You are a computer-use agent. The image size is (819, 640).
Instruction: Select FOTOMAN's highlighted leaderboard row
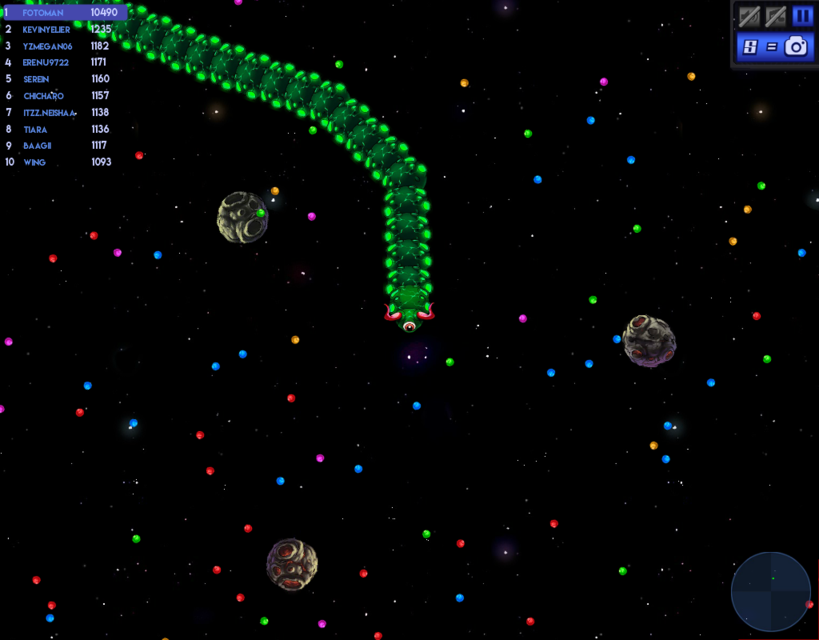(64, 13)
